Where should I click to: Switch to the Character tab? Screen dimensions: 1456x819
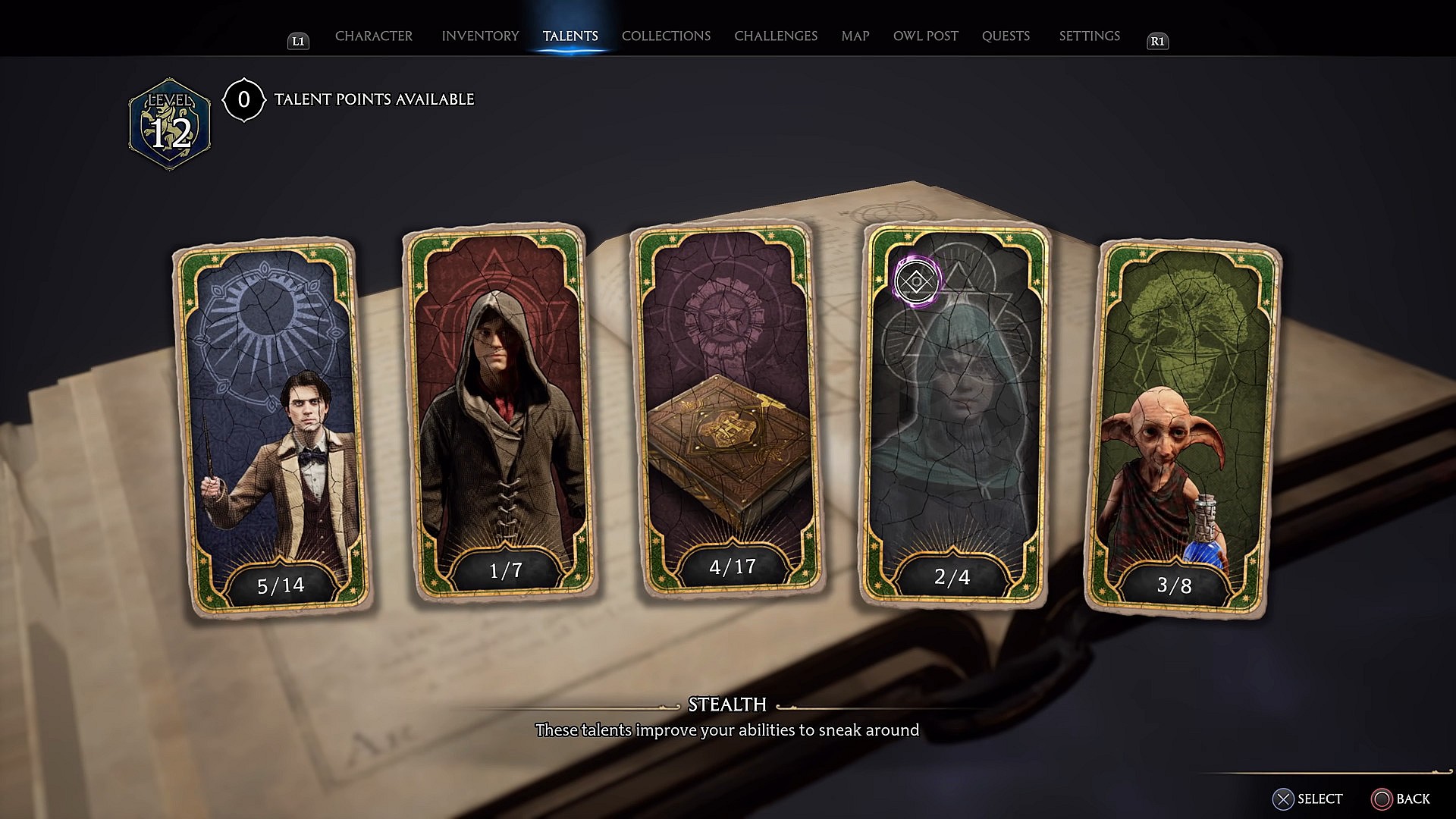pos(374,36)
